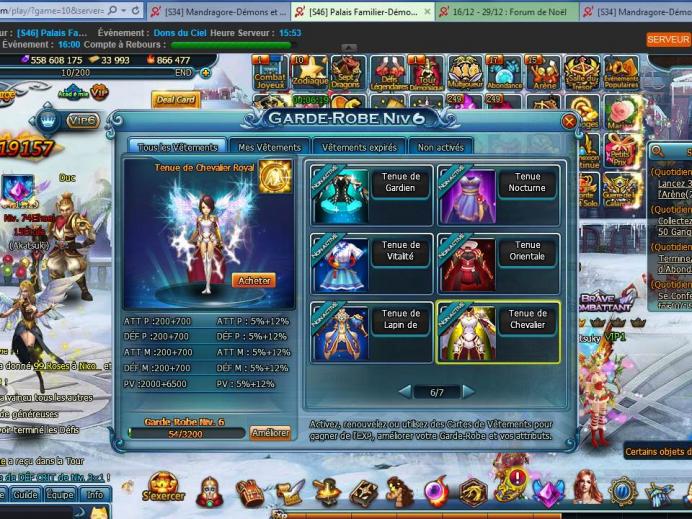Open the Guide chat tab
This screenshot has width=692, height=519.
25,495
